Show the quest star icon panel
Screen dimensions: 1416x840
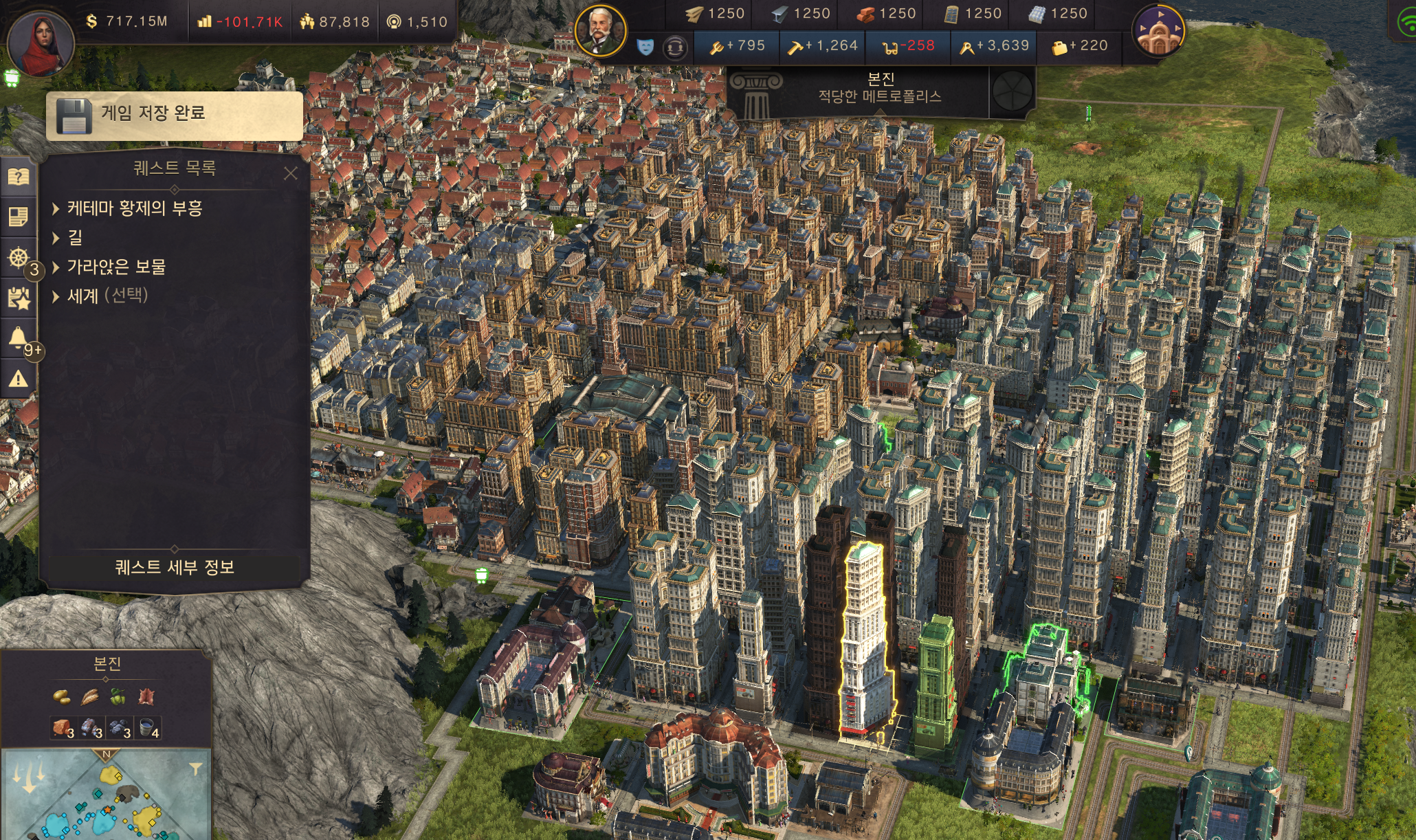19,298
